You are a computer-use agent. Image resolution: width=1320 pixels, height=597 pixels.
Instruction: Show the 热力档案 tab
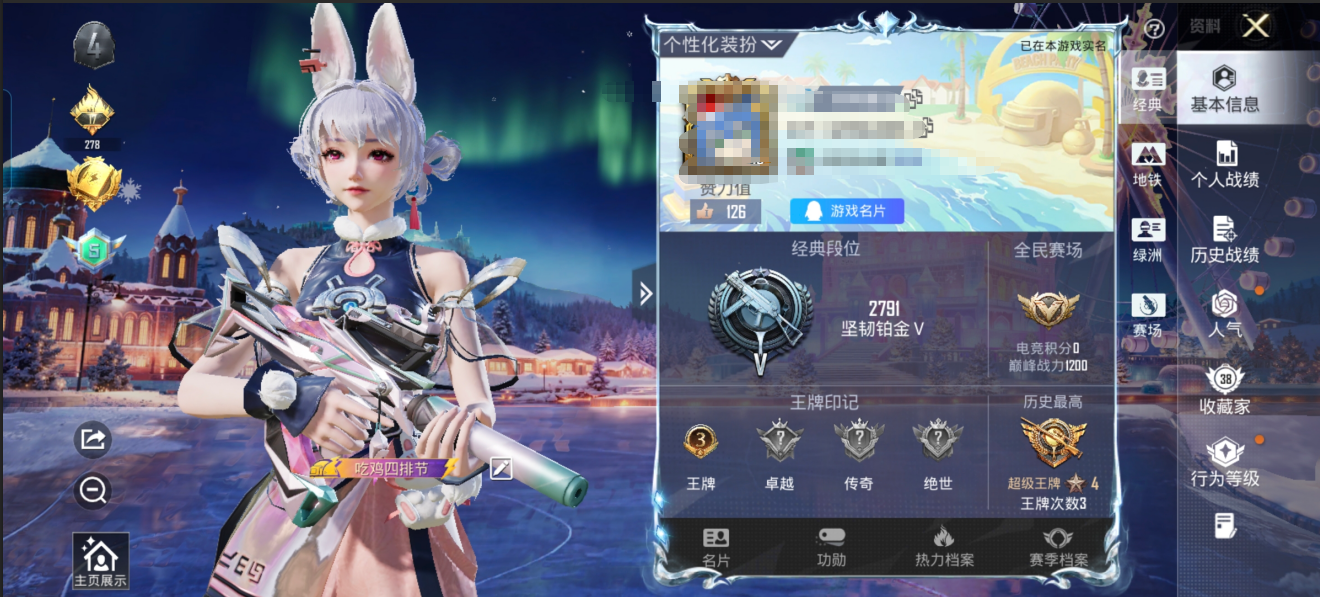[944, 547]
